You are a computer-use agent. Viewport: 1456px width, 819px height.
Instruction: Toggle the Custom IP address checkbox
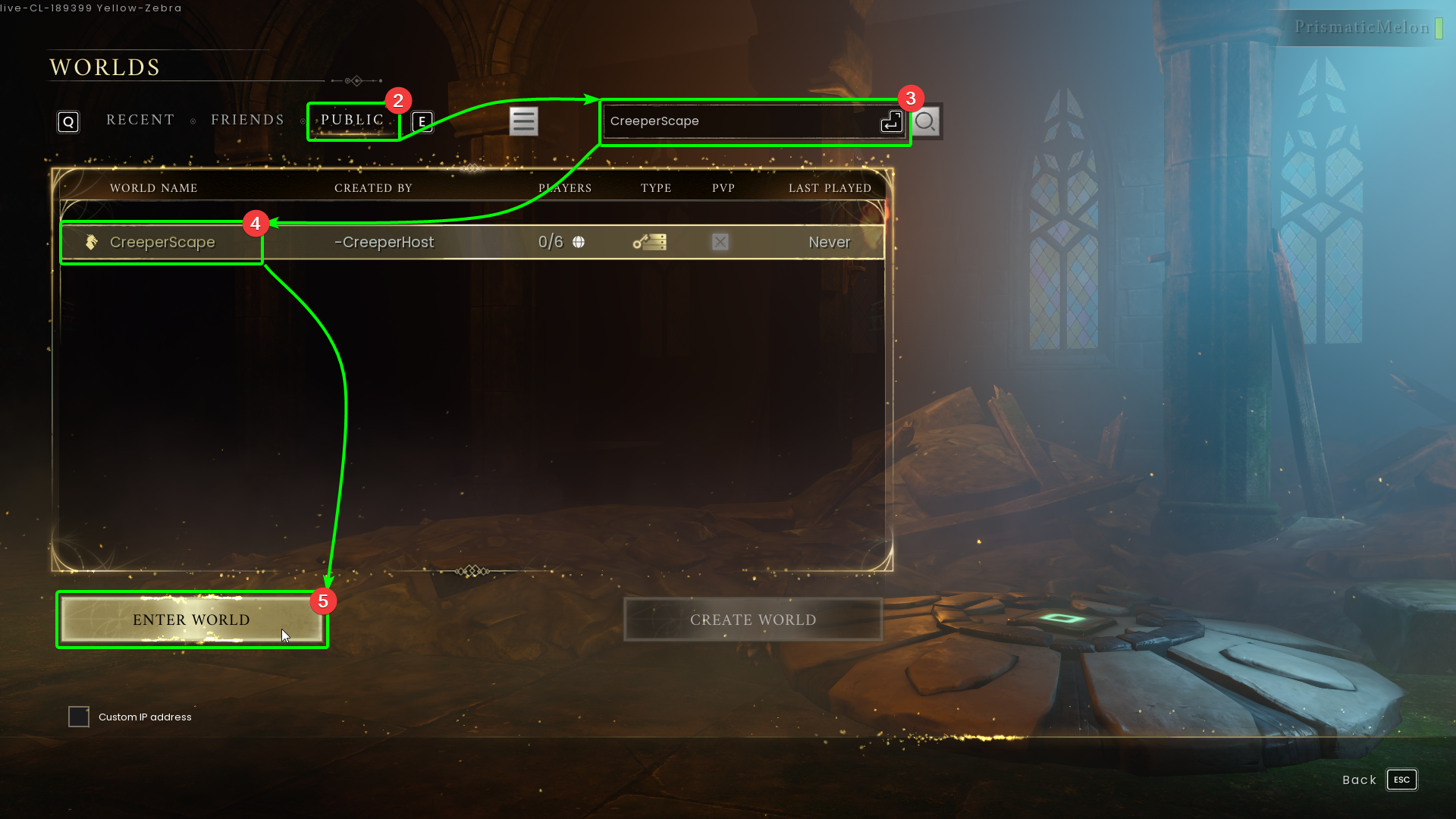(x=79, y=717)
